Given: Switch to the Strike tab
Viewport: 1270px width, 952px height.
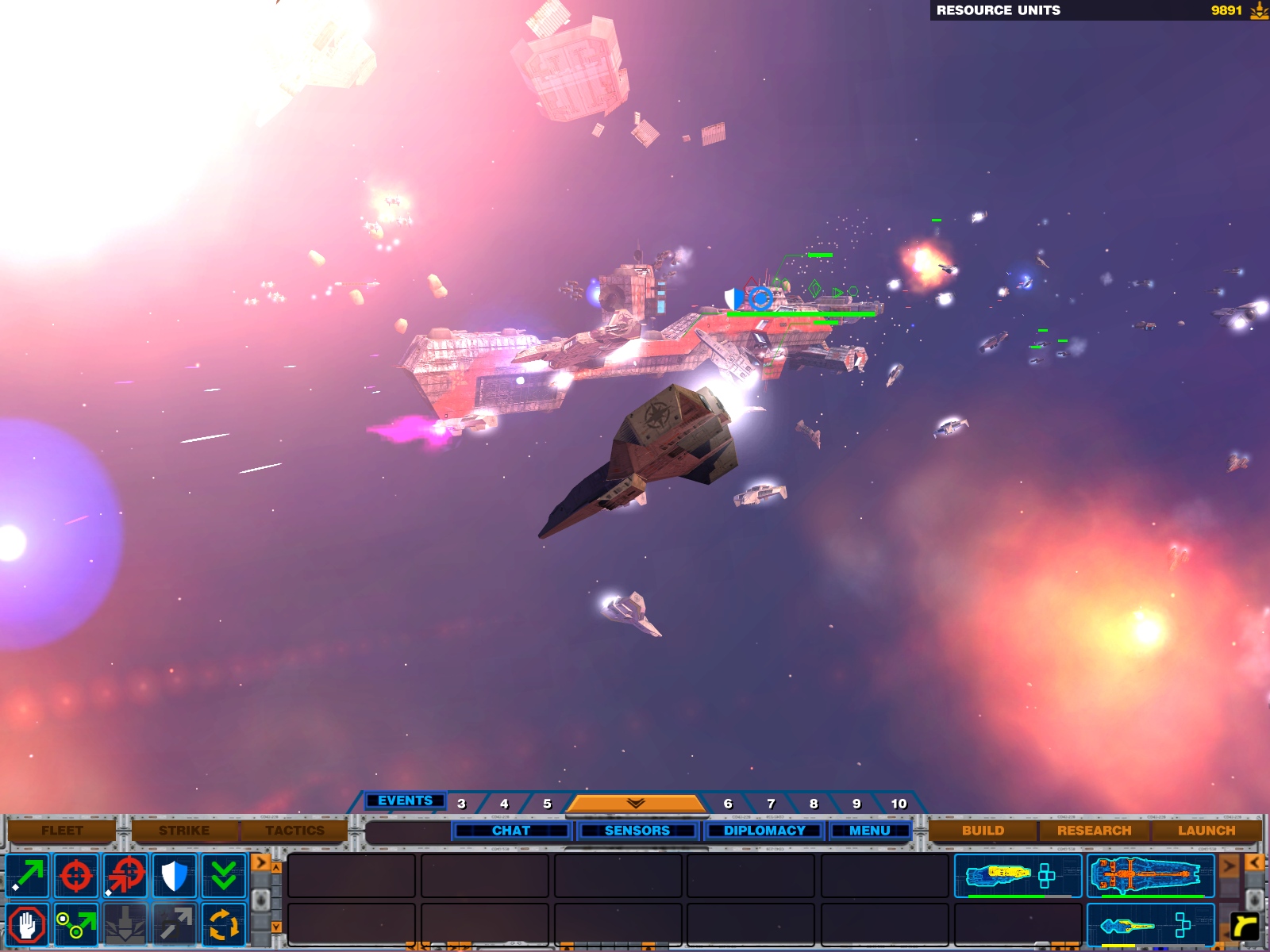Looking at the screenshot, I should [184, 831].
